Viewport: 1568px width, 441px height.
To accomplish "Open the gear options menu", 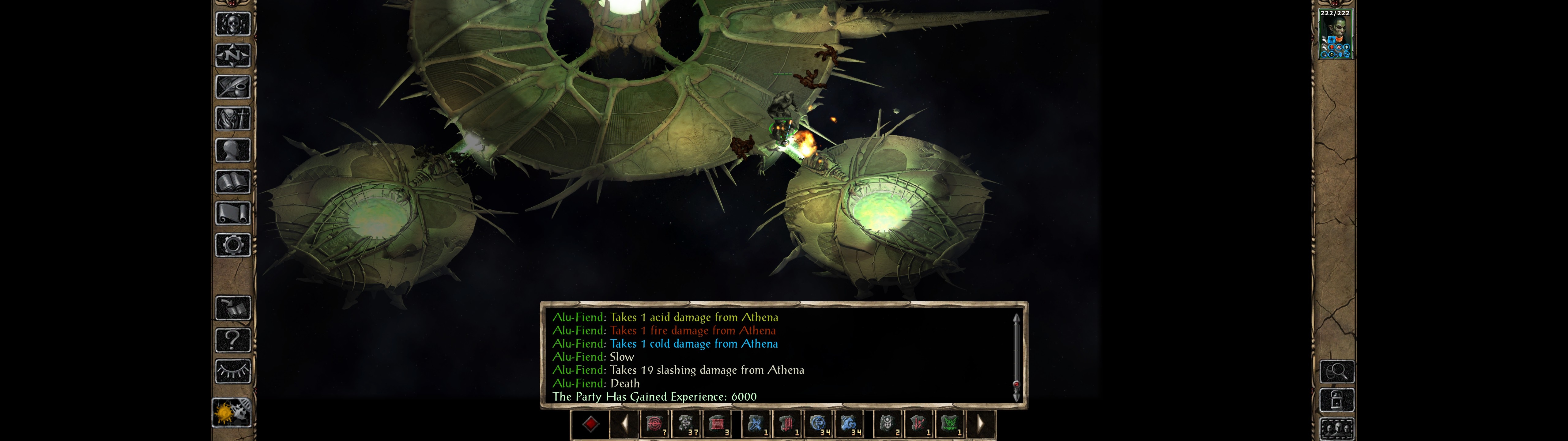I will coord(232,246).
